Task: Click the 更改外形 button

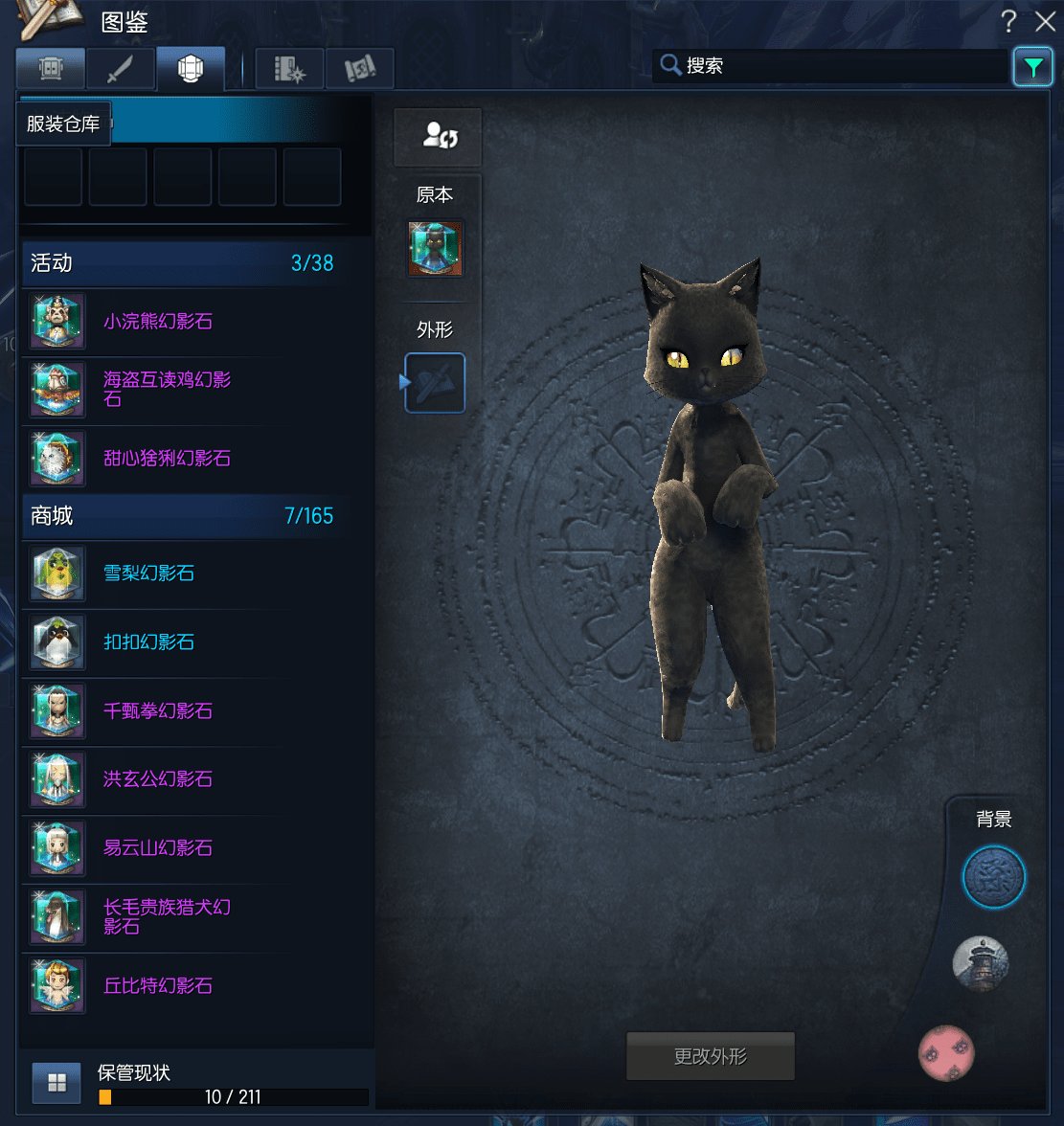Action: 710,1057
